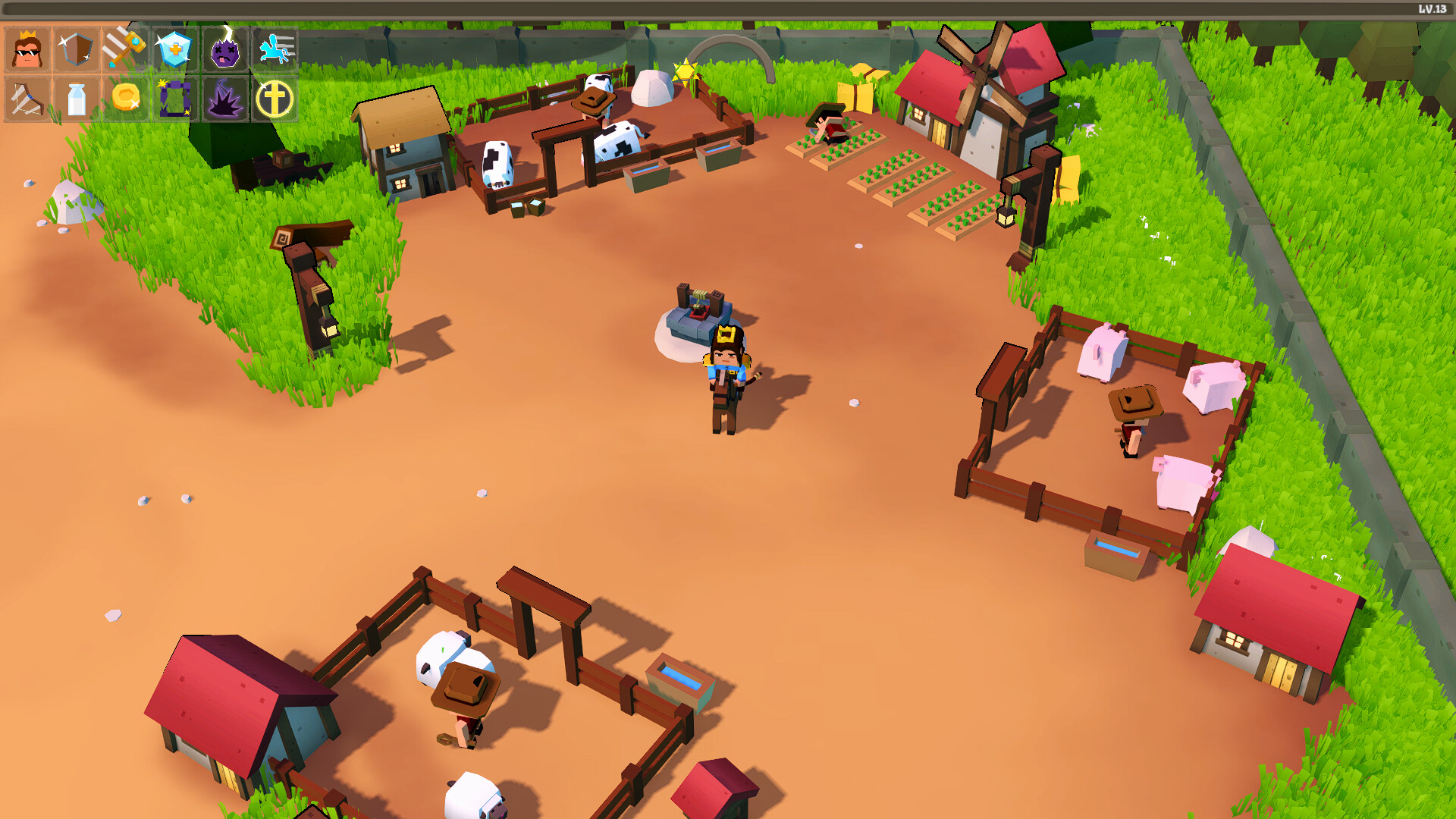Click the bow and arrow icon
This screenshot has width=1456, height=819.
[28, 99]
